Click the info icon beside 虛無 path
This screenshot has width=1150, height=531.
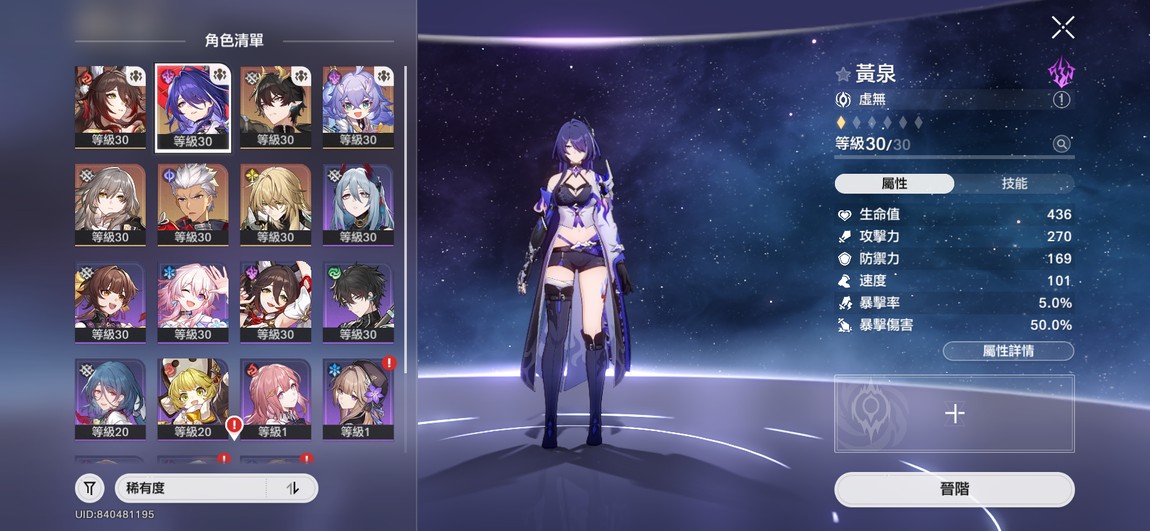coord(1061,100)
